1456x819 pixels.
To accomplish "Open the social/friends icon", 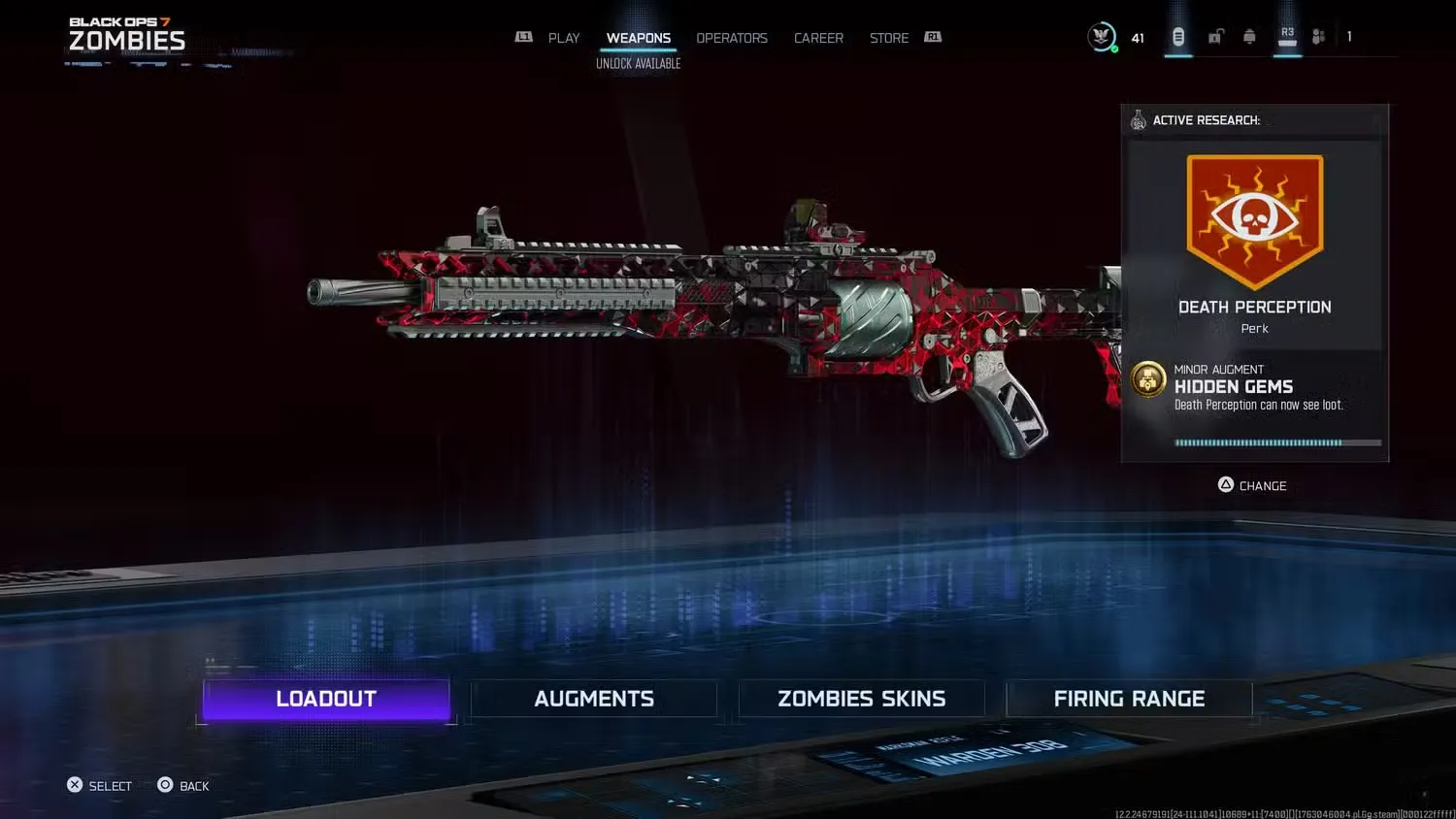I will (x=1318, y=36).
